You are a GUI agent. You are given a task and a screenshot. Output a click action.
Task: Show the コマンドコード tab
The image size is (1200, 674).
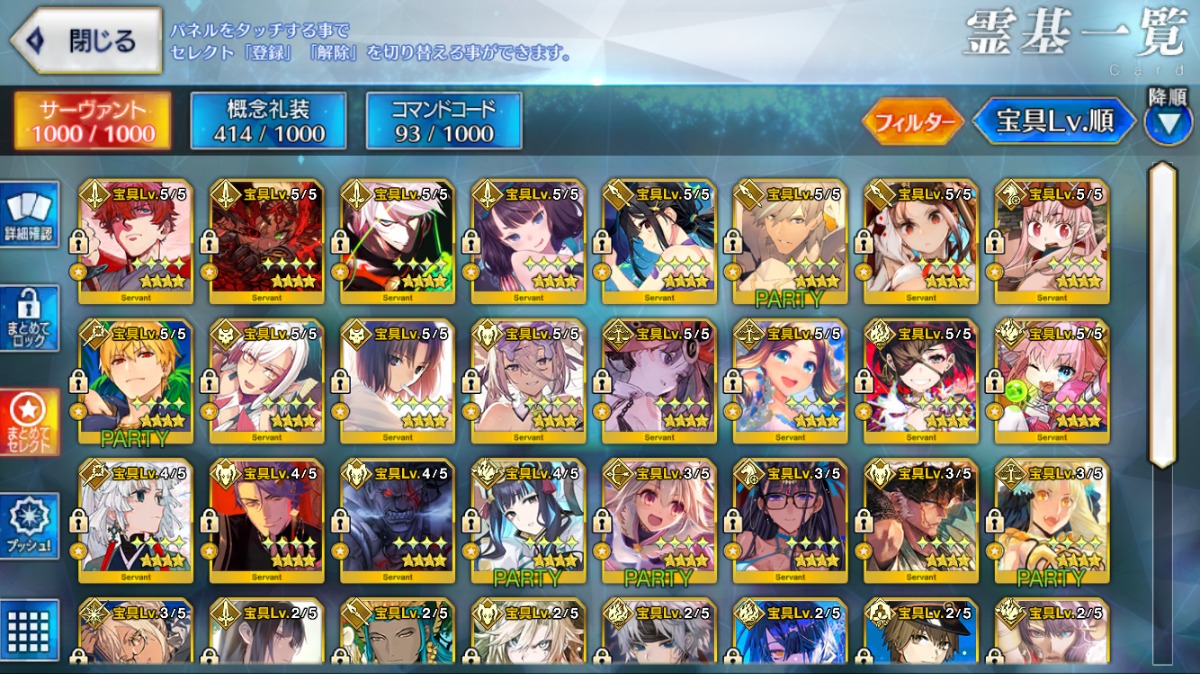(444, 121)
